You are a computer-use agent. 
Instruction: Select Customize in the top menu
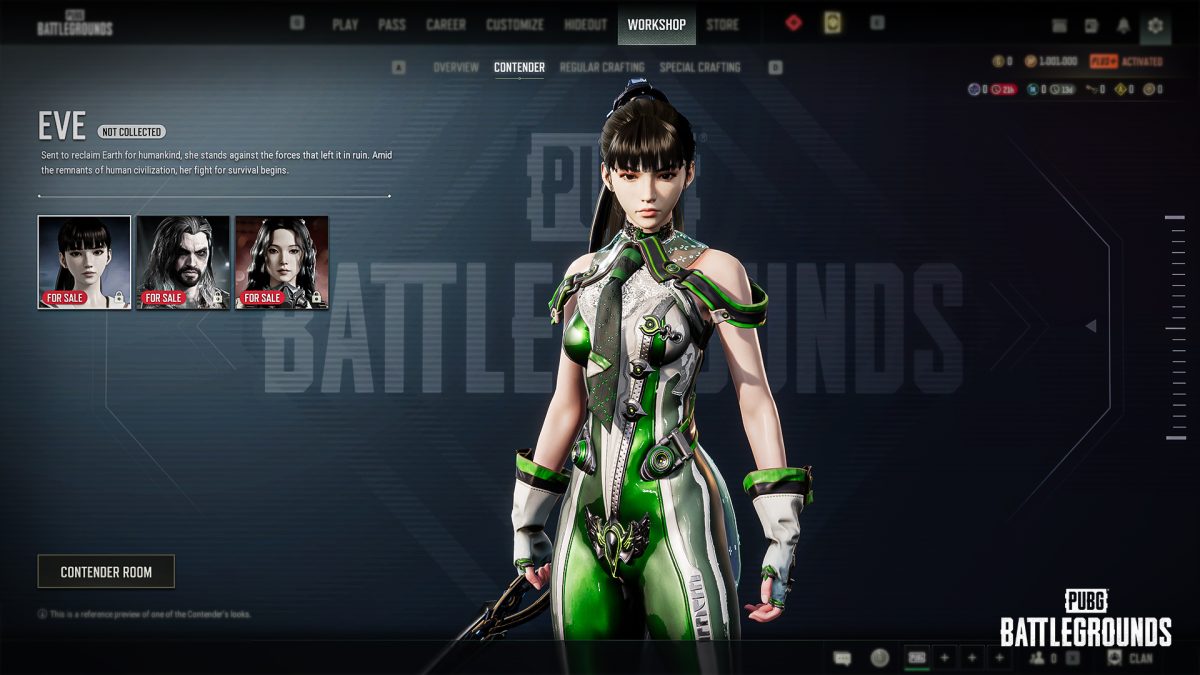pos(515,25)
